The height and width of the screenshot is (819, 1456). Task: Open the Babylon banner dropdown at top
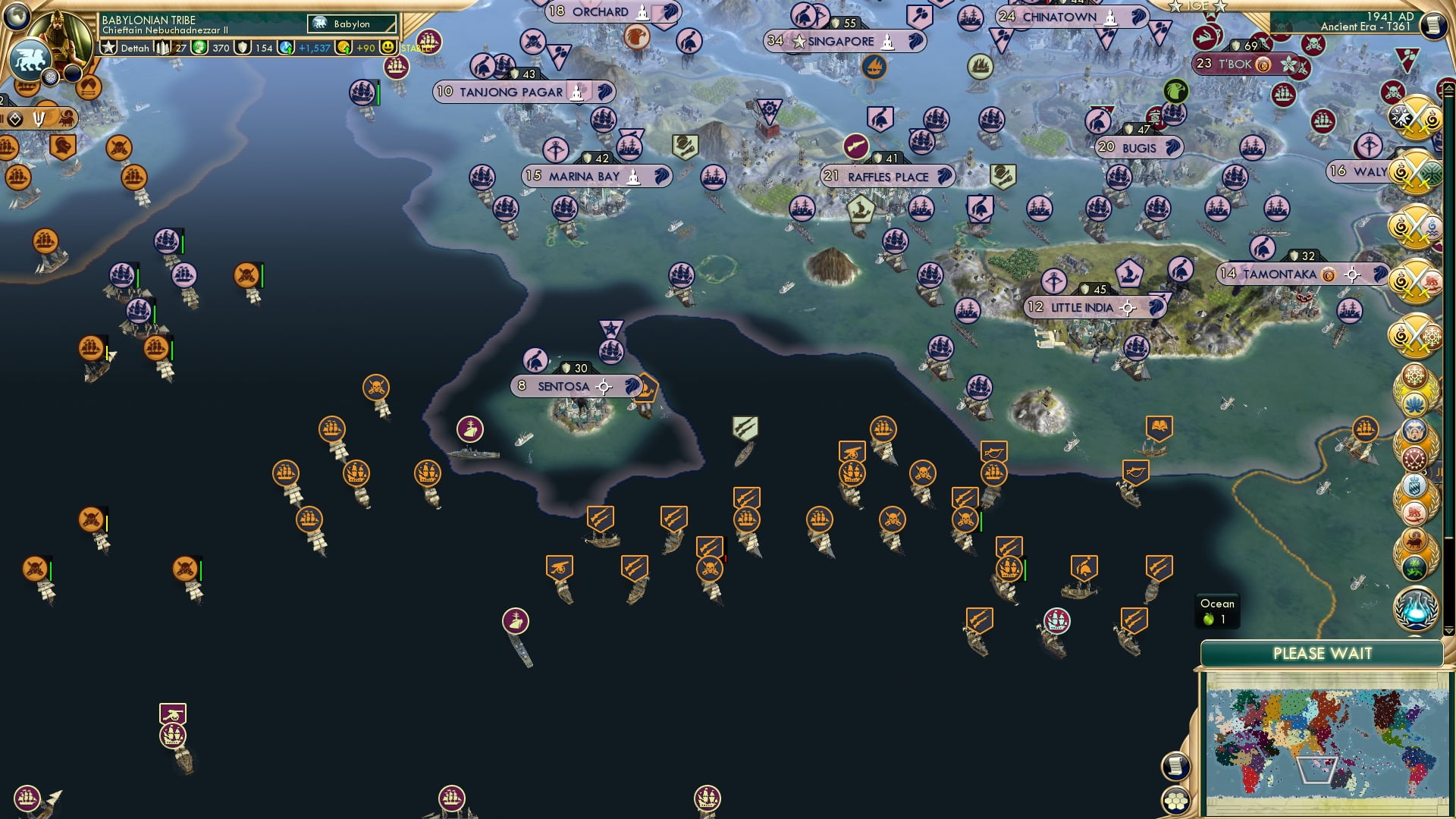point(353,24)
